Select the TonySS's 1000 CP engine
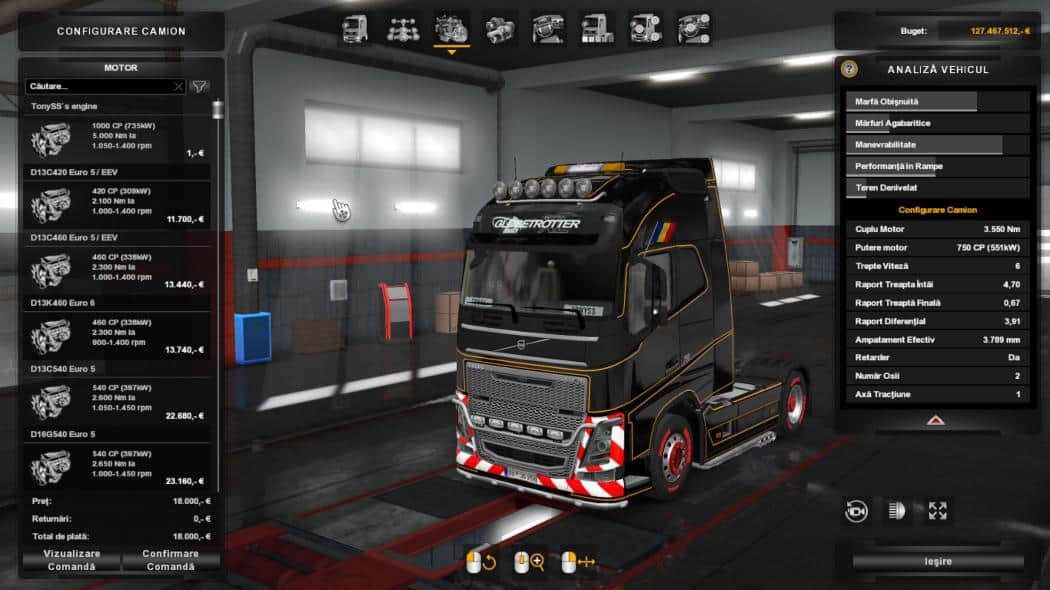The height and width of the screenshot is (590, 1050). [117, 139]
